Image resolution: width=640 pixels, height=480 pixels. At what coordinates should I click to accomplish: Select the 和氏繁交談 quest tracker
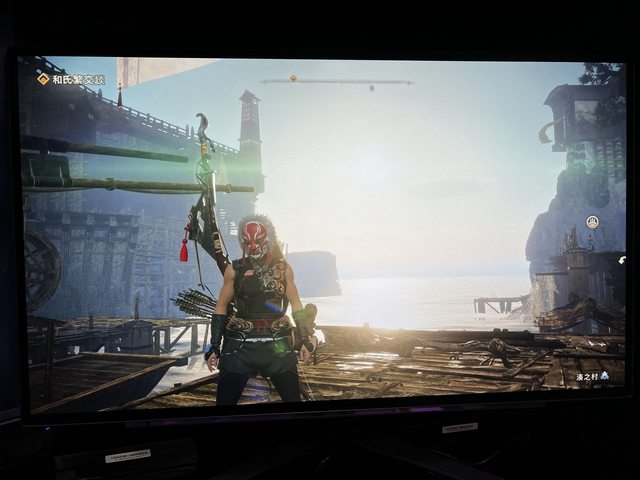tap(72, 79)
